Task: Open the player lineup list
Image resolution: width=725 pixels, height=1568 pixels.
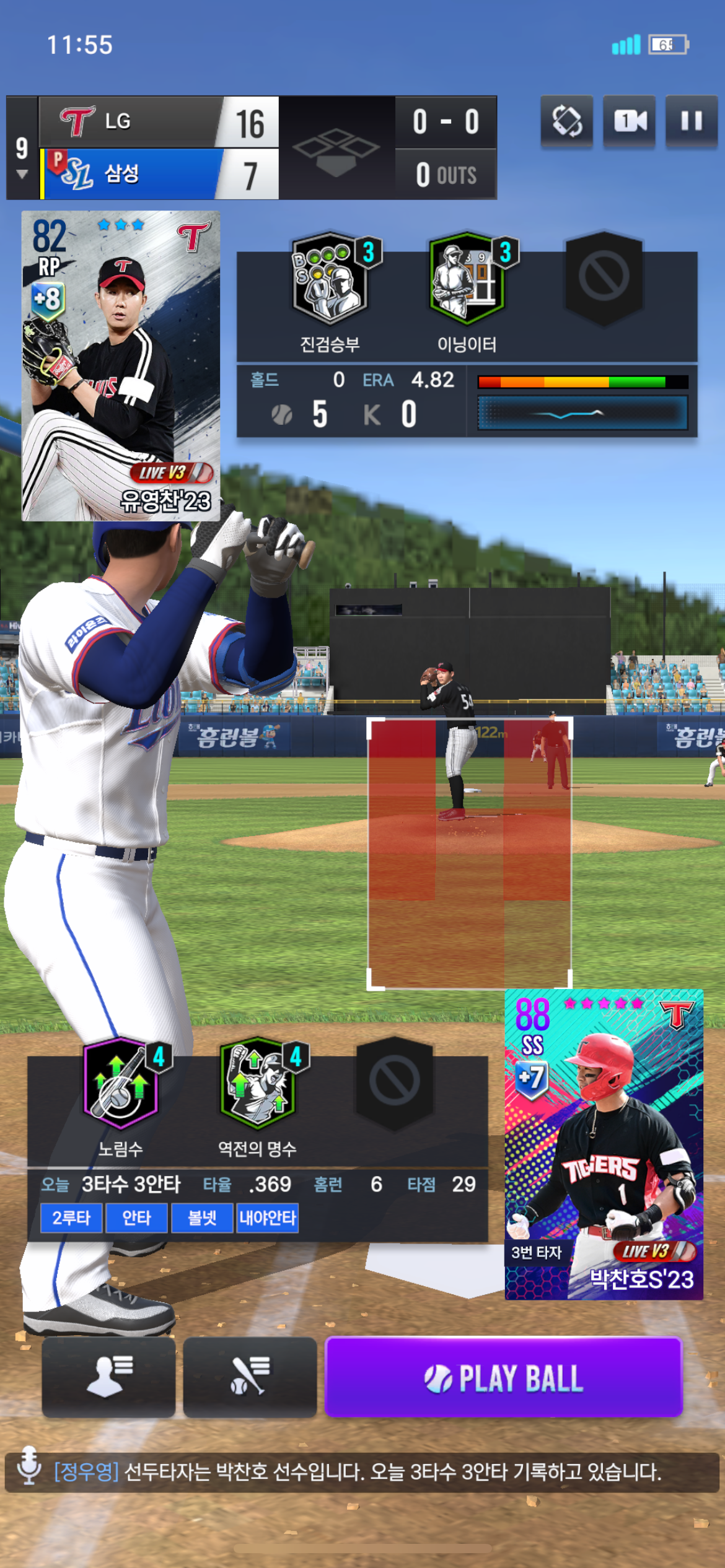Action: tap(108, 1377)
